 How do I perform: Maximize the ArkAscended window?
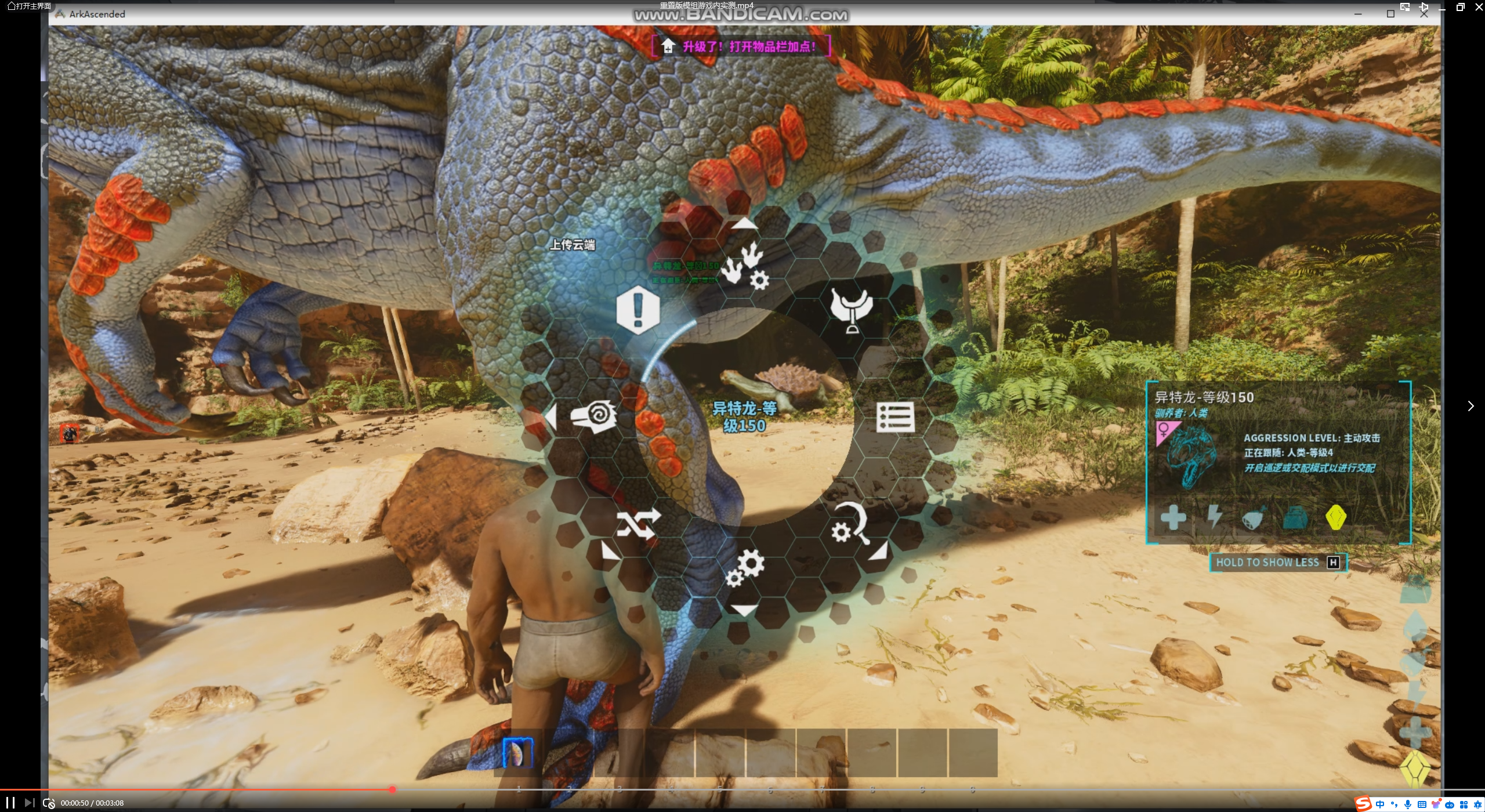point(1390,14)
